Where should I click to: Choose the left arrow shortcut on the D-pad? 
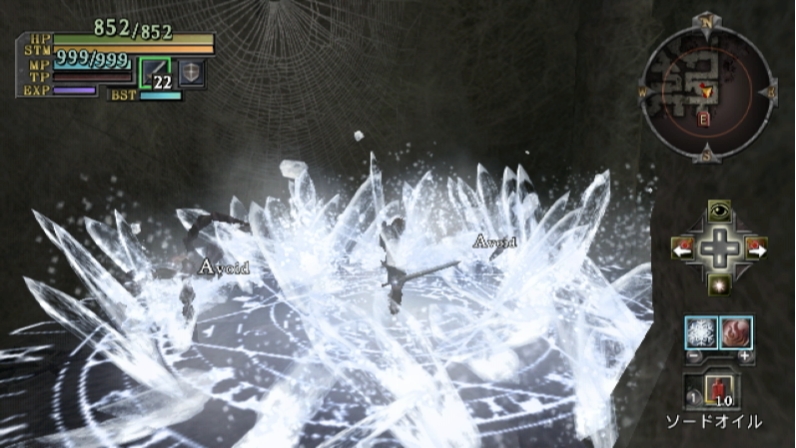tap(684, 246)
